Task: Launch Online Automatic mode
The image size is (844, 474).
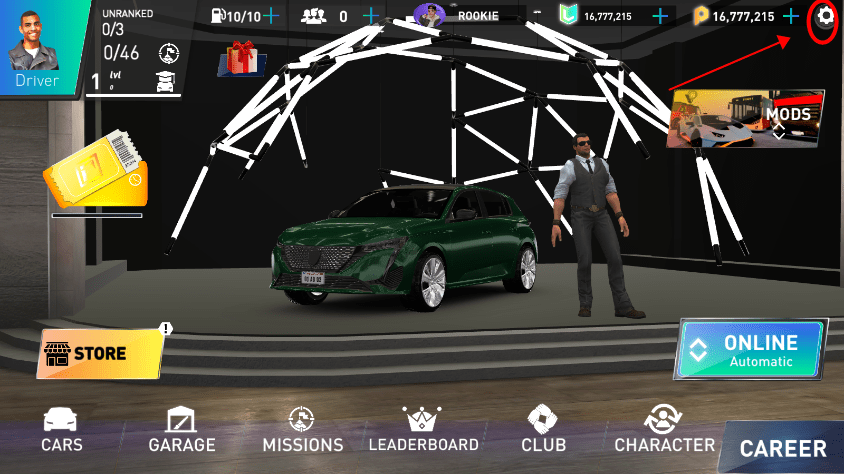Action: point(750,350)
